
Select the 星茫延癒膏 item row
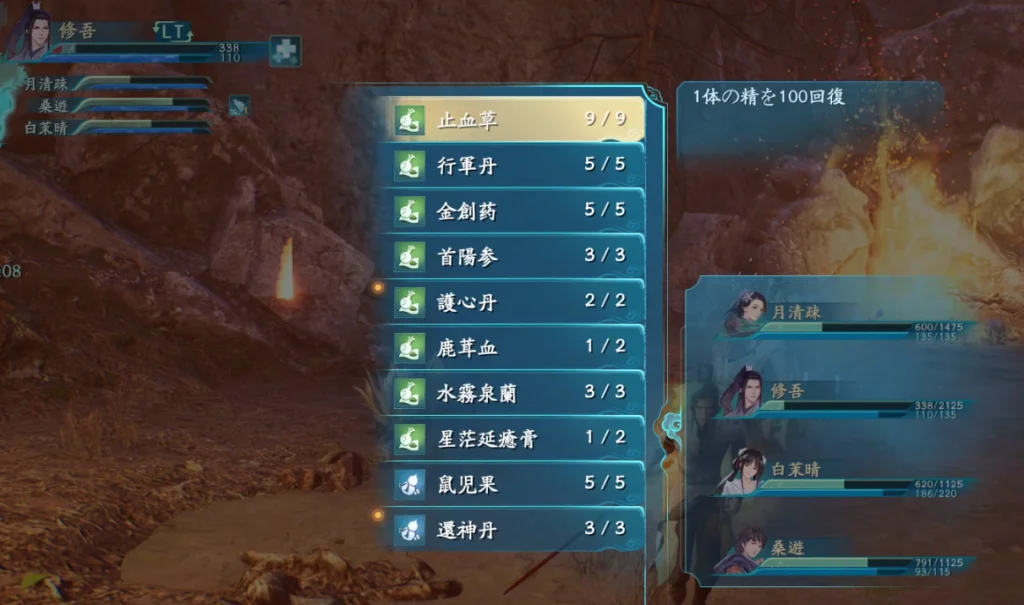[x=510, y=439]
